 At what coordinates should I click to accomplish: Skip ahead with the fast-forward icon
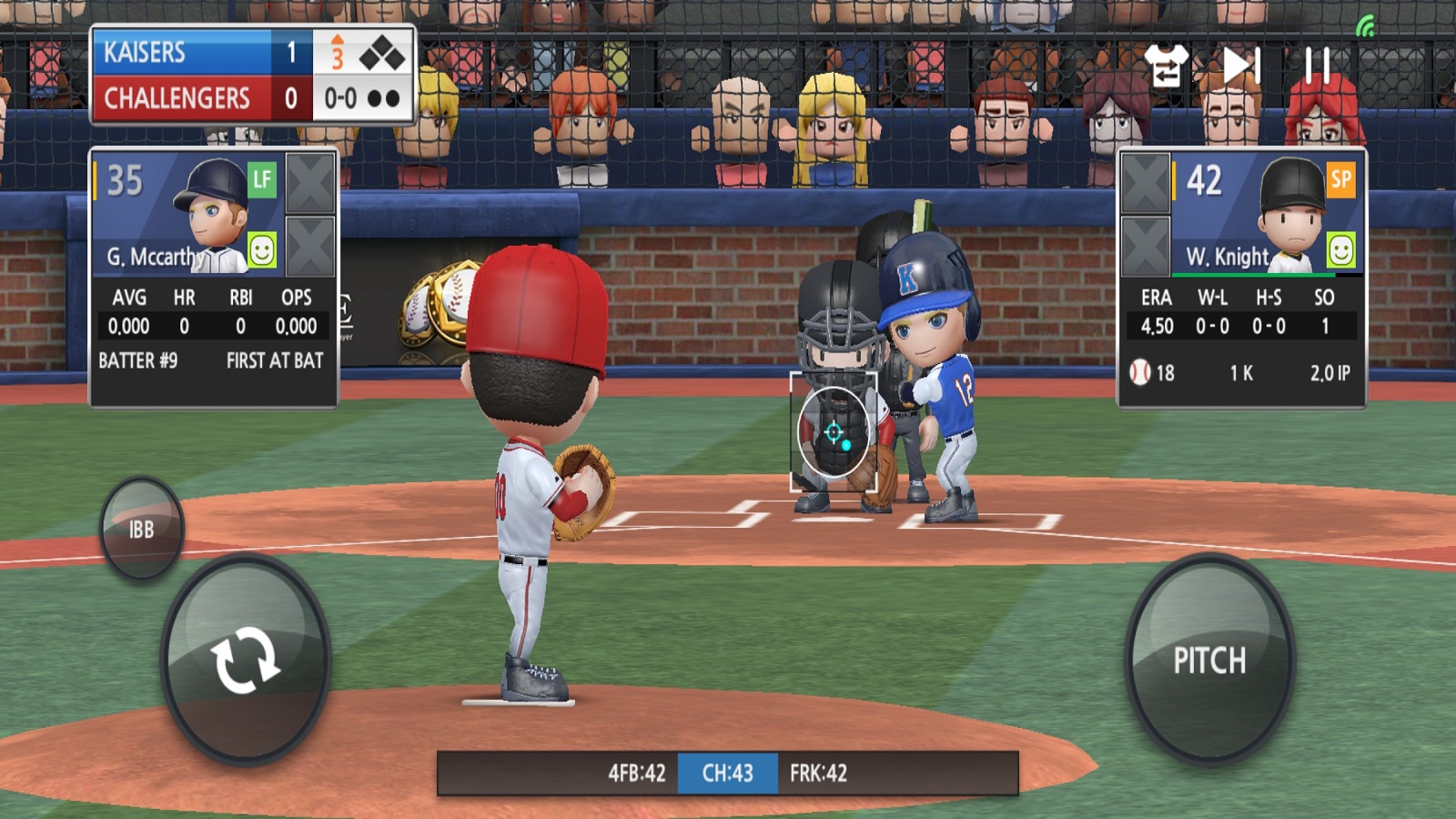(1240, 66)
